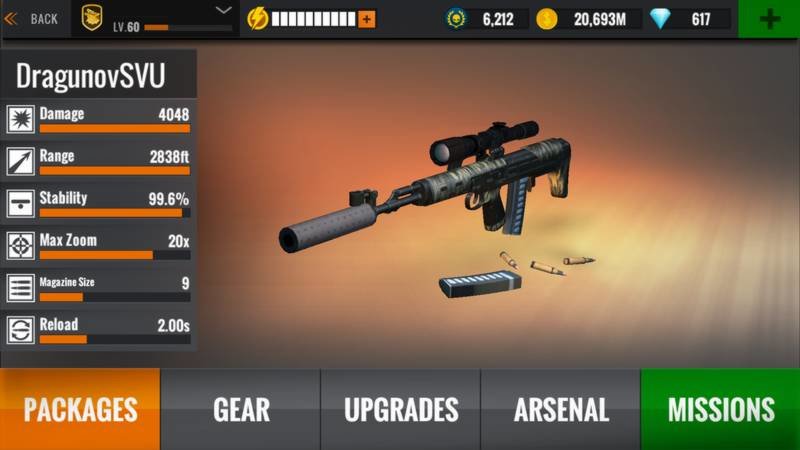Viewport: 800px width, 450px height.
Task: Open the UPGRADES section
Action: point(401,409)
